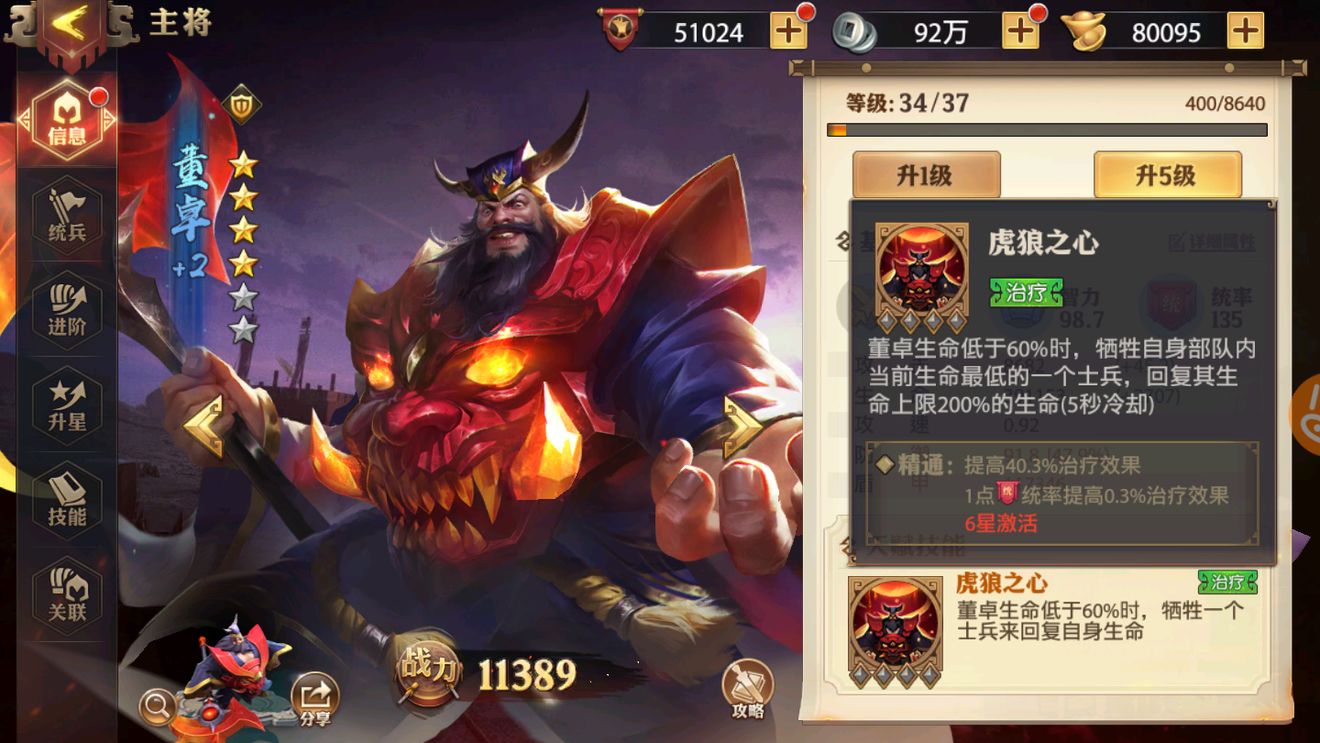Open the 进阶 hero advancement panel

pyautogui.click(x=66, y=308)
